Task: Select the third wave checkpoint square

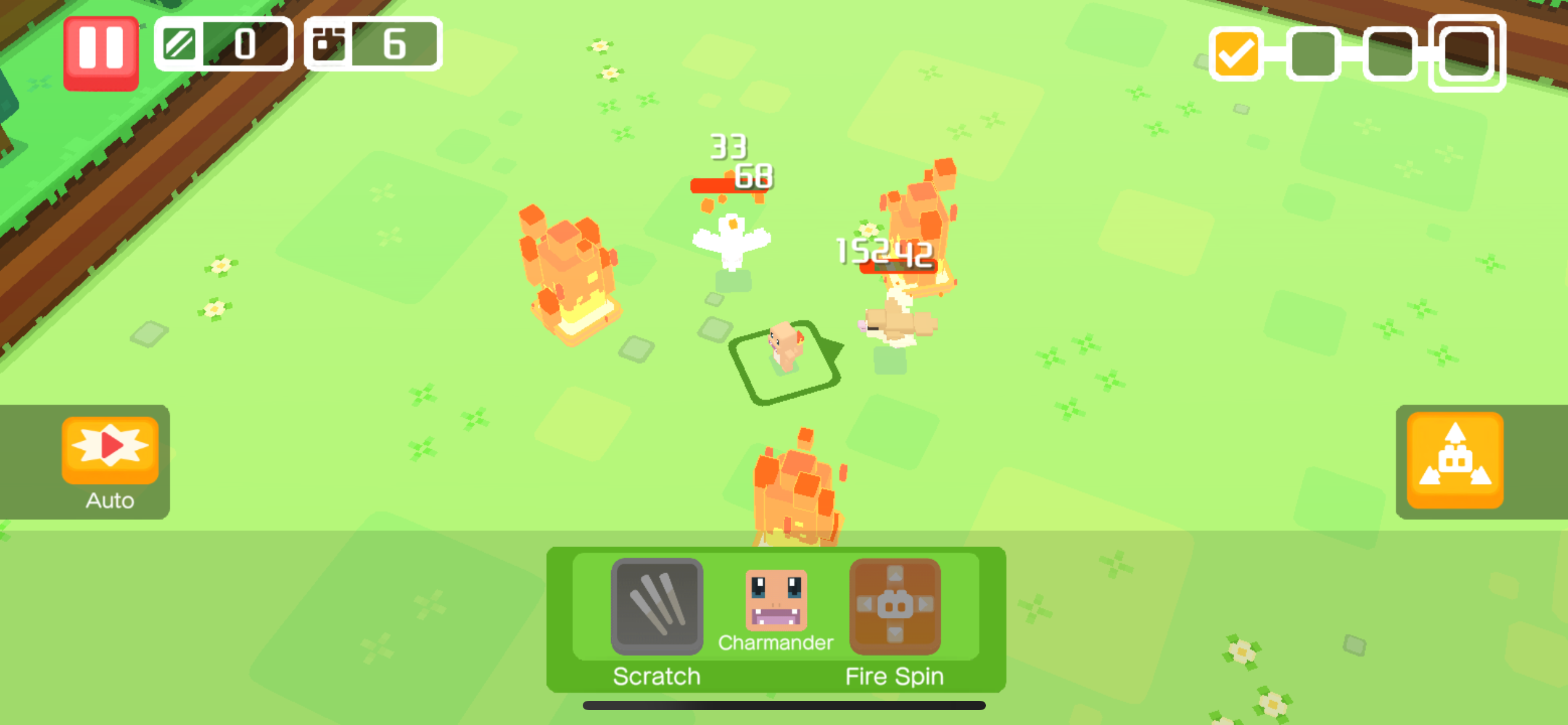Action: pyautogui.click(x=1390, y=54)
